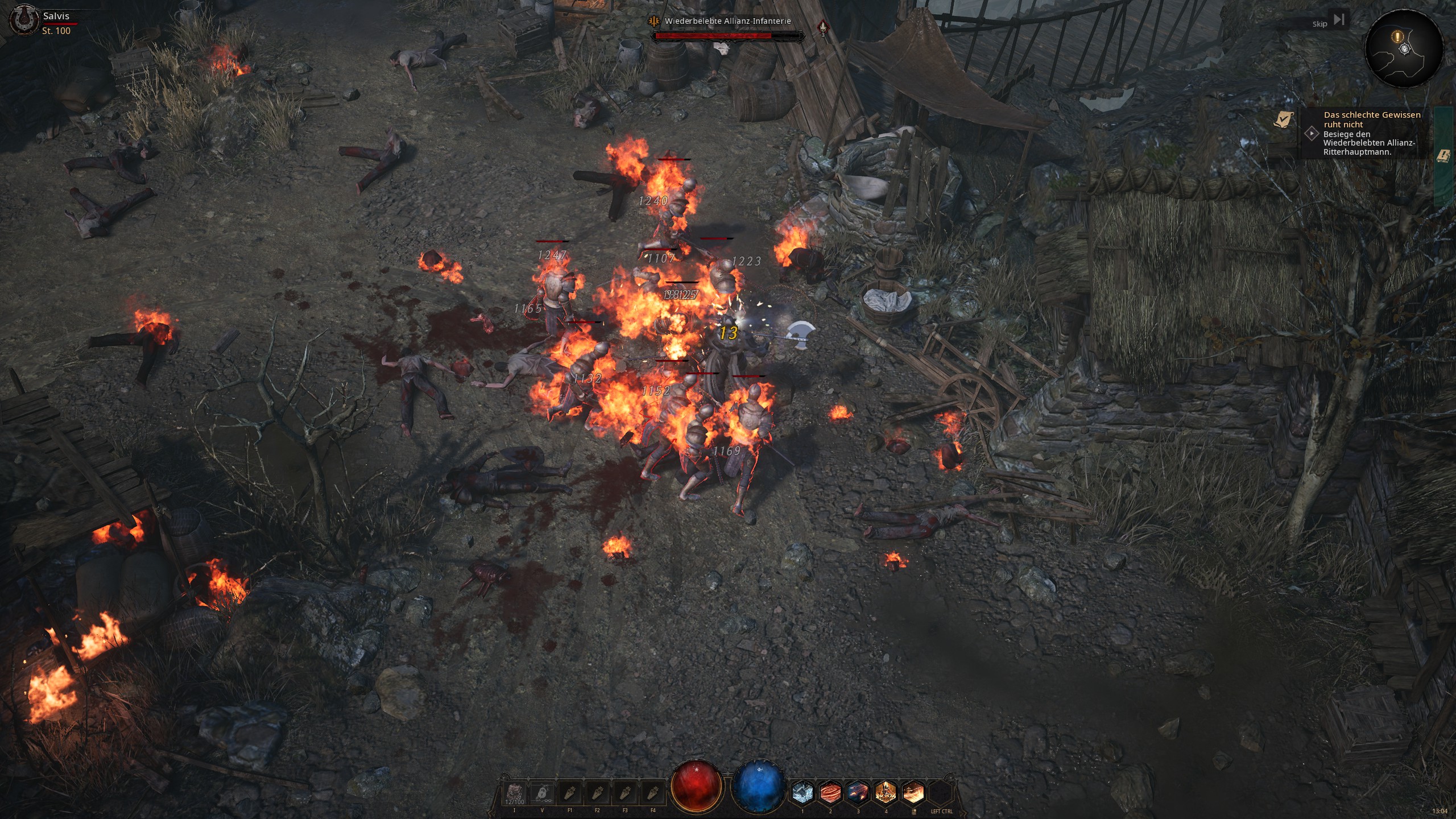Screen dimensions: 1456x819
Task: Cast the flaming meteor dash skill
Action: [858, 792]
